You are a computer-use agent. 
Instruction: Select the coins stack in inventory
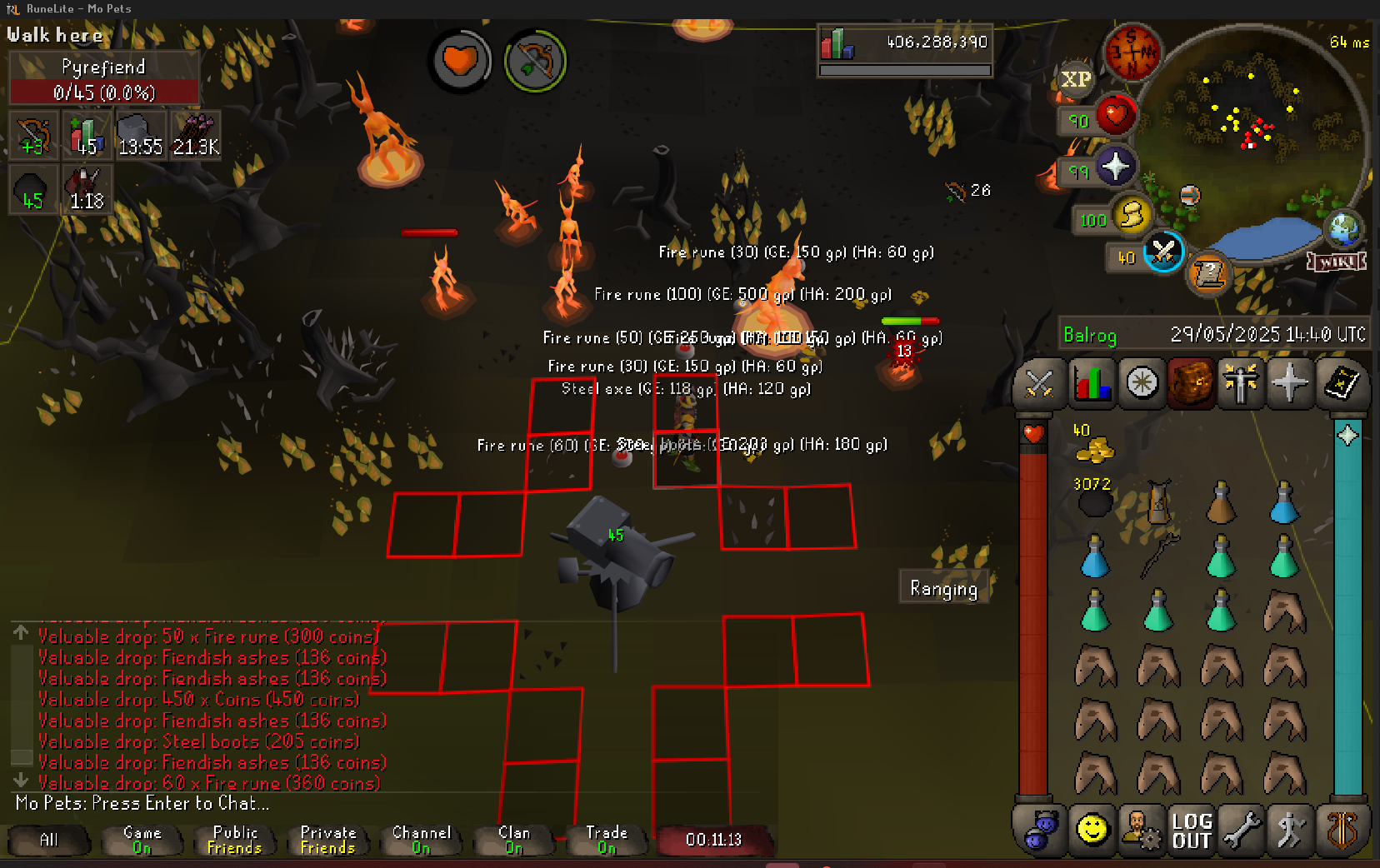pyautogui.click(x=1094, y=447)
